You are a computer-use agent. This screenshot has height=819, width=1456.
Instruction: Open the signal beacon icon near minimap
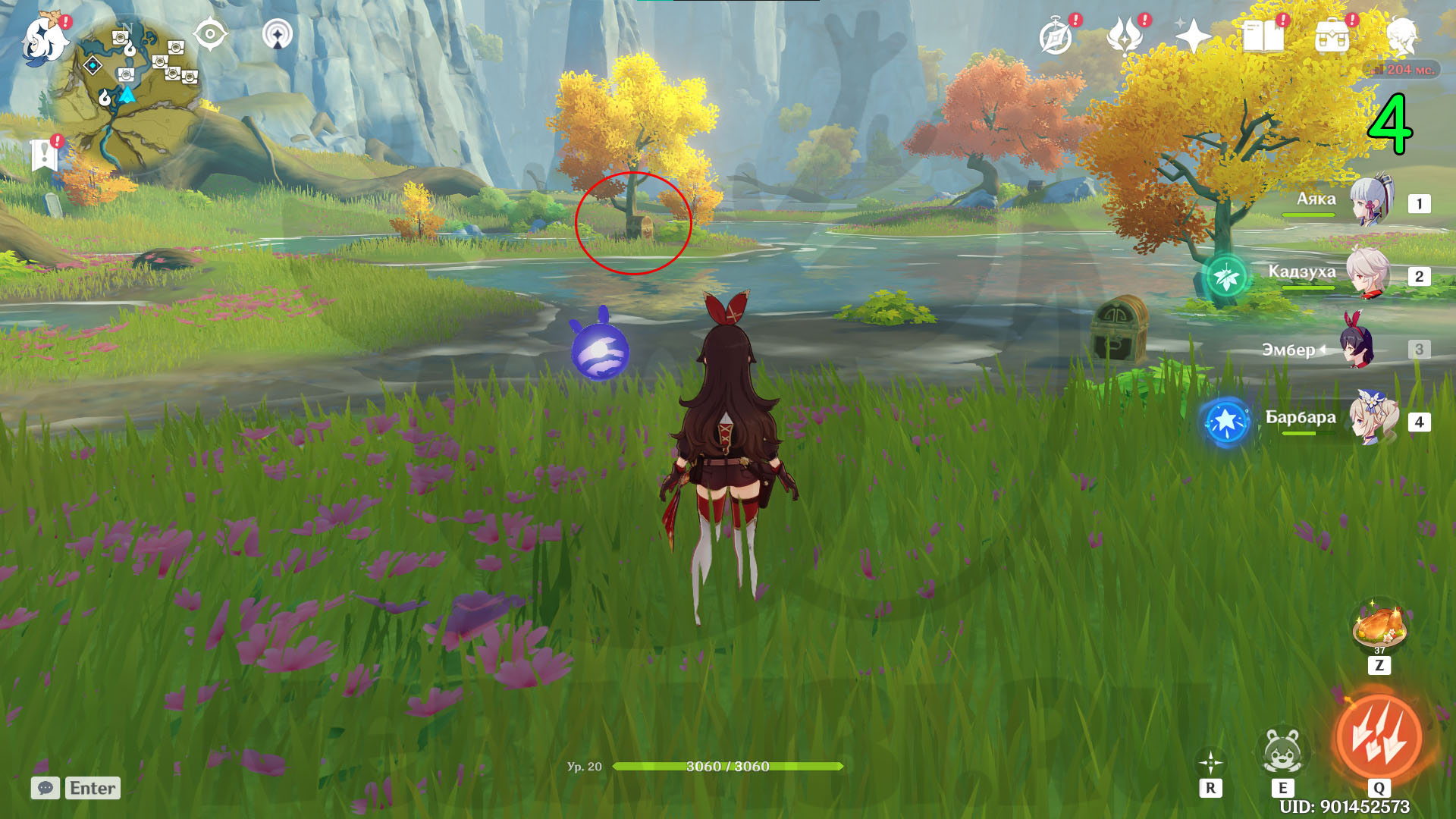278,34
